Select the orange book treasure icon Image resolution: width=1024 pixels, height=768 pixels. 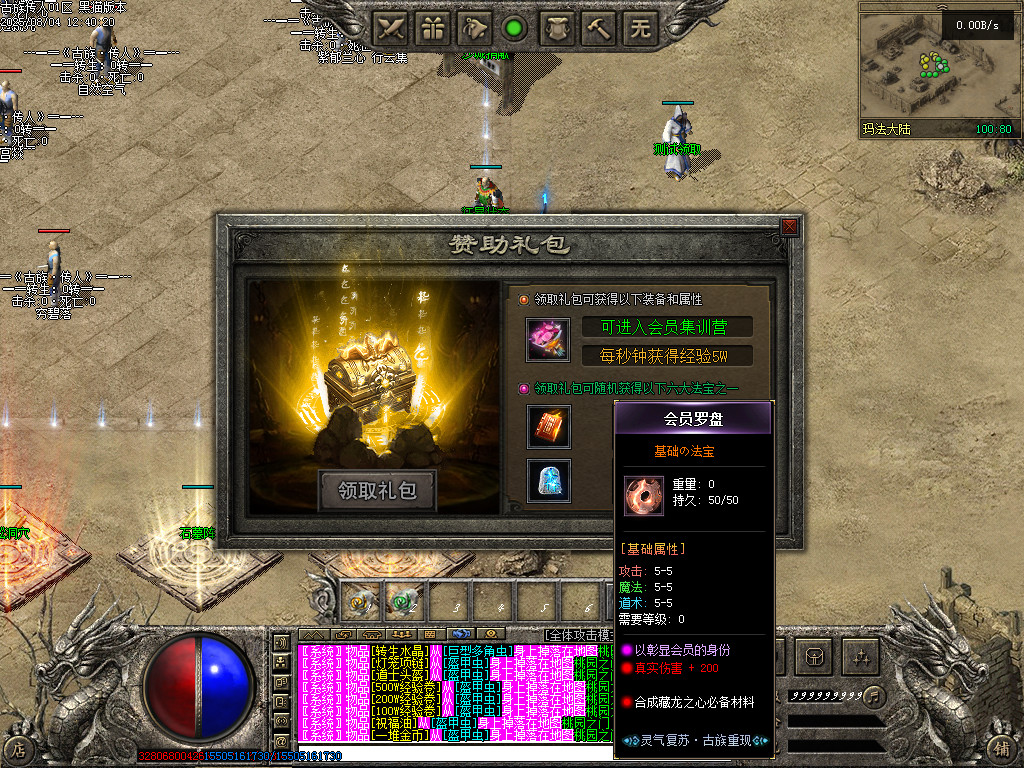pyautogui.click(x=549, y=426)
